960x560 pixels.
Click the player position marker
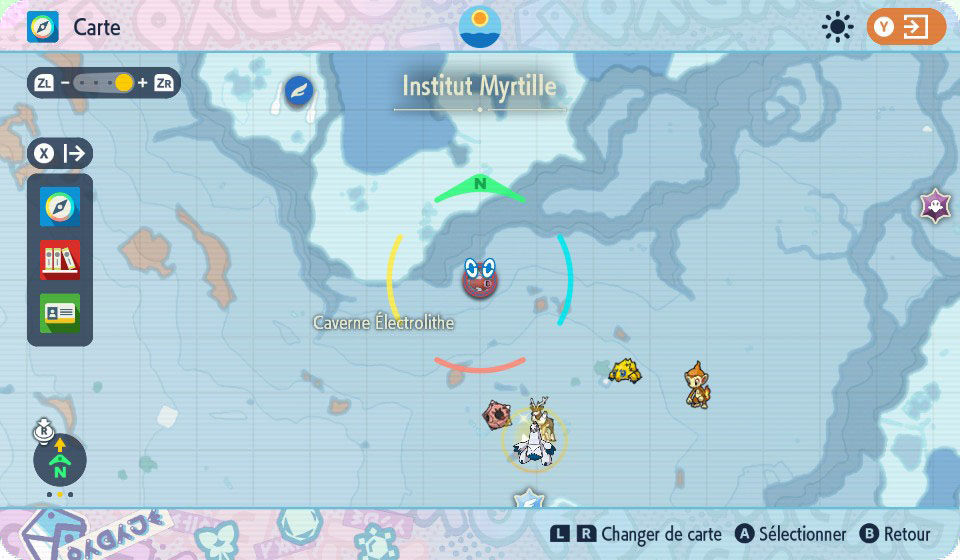click(x=534, y=437)
